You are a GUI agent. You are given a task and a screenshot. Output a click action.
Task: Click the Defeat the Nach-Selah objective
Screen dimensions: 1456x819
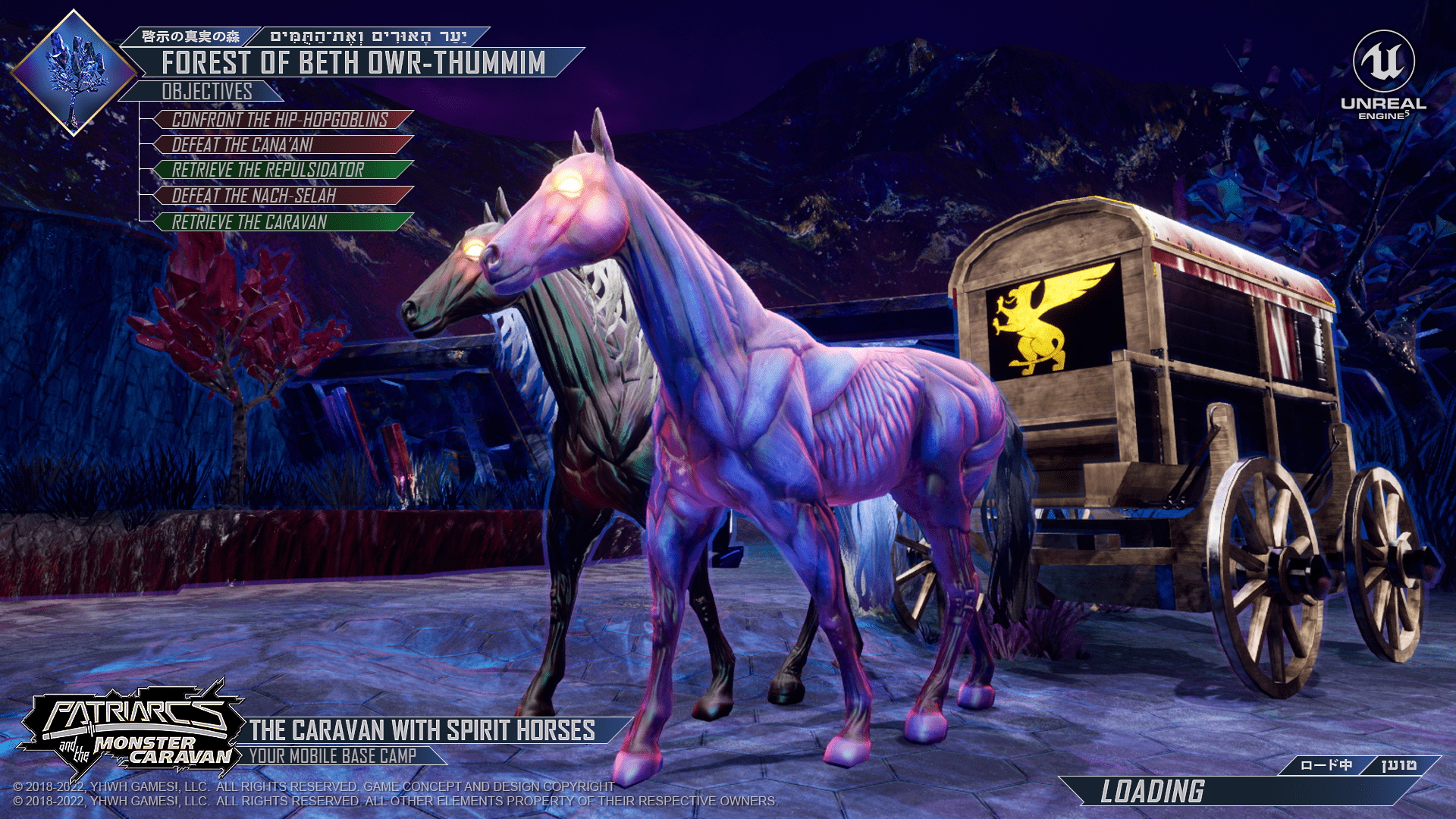click(x=281, y=196)
